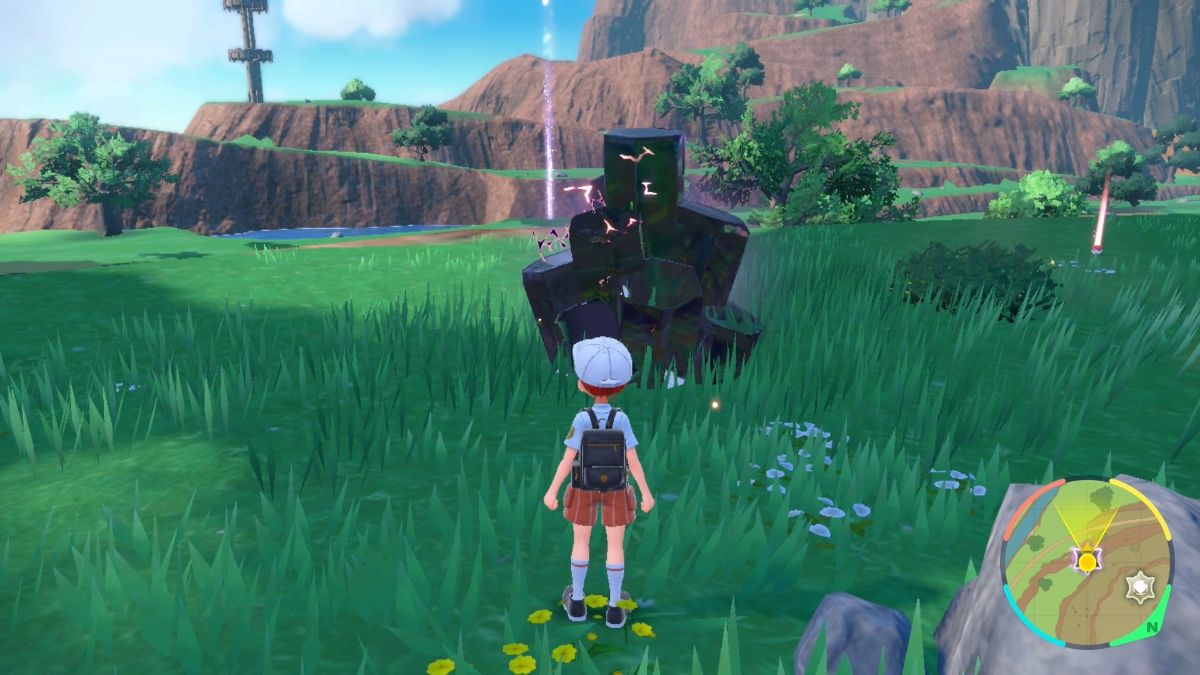This screenshot has height=675, width=1200.
Task: Click the green N compass indicator
Action: point(1153,627)
